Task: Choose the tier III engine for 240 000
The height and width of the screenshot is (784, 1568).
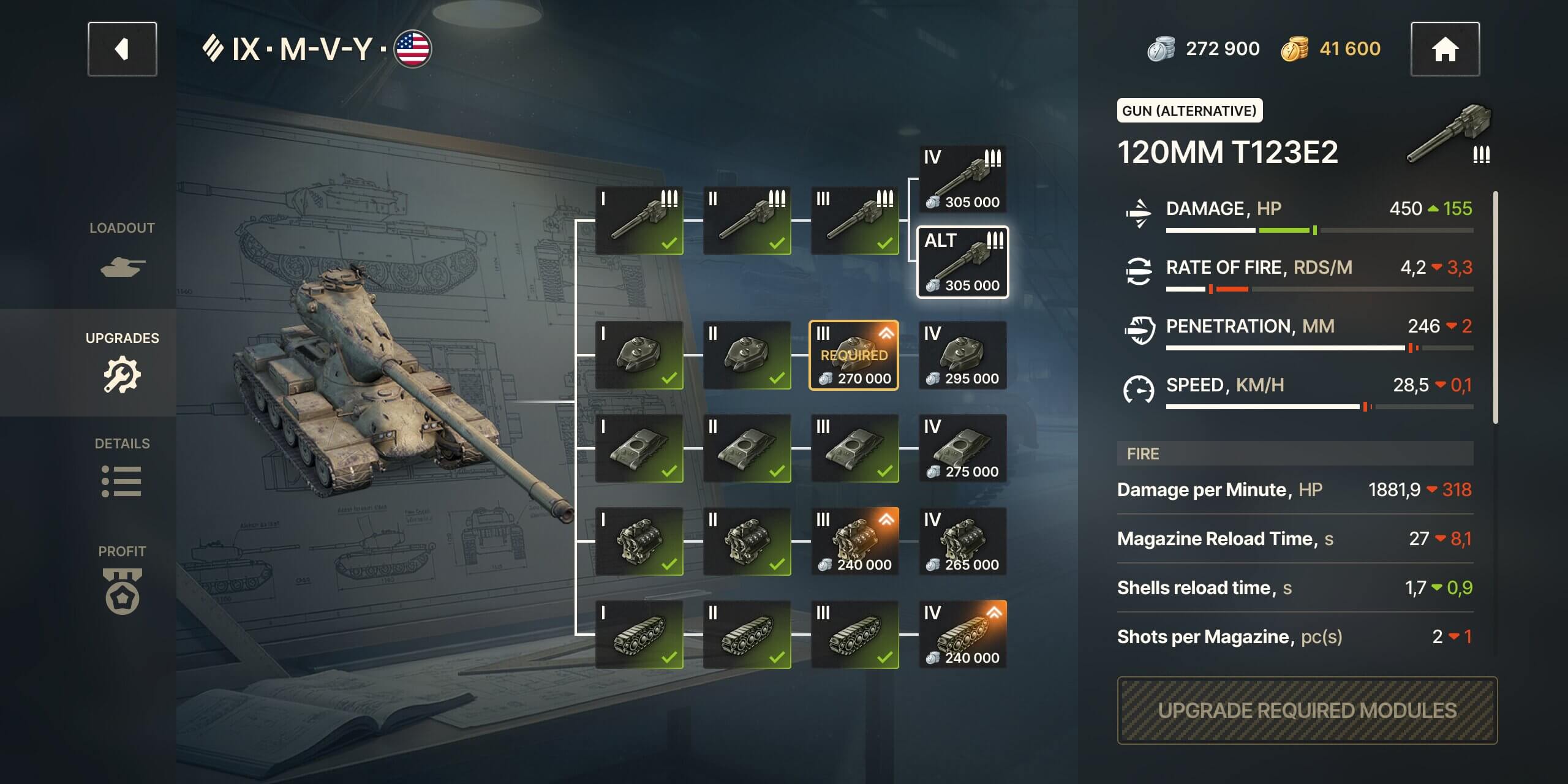Action: tap(854, 541)
